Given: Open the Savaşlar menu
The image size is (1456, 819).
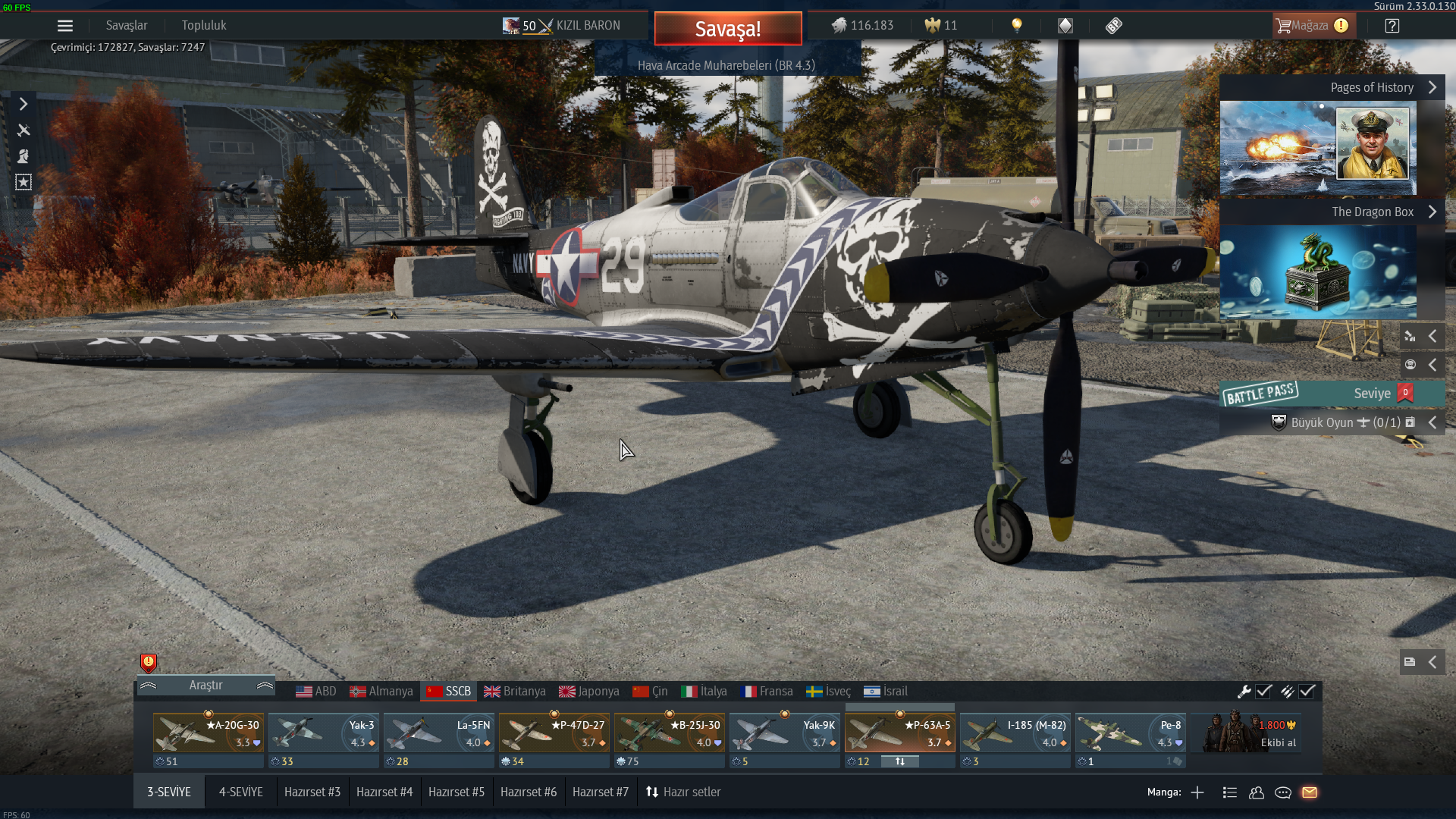Looking at the screenshot, I should [x=127, y=26].
